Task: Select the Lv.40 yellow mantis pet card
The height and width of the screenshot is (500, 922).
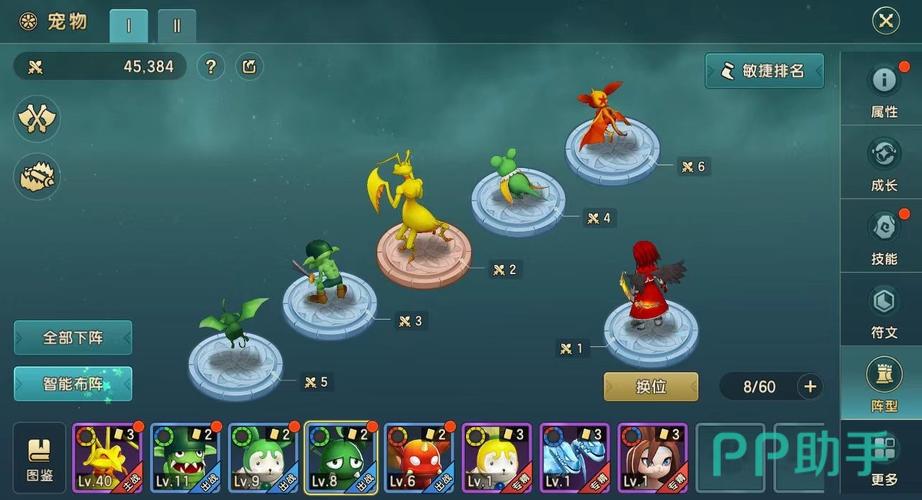Action: pyautogui.click(x=106, y=459)
